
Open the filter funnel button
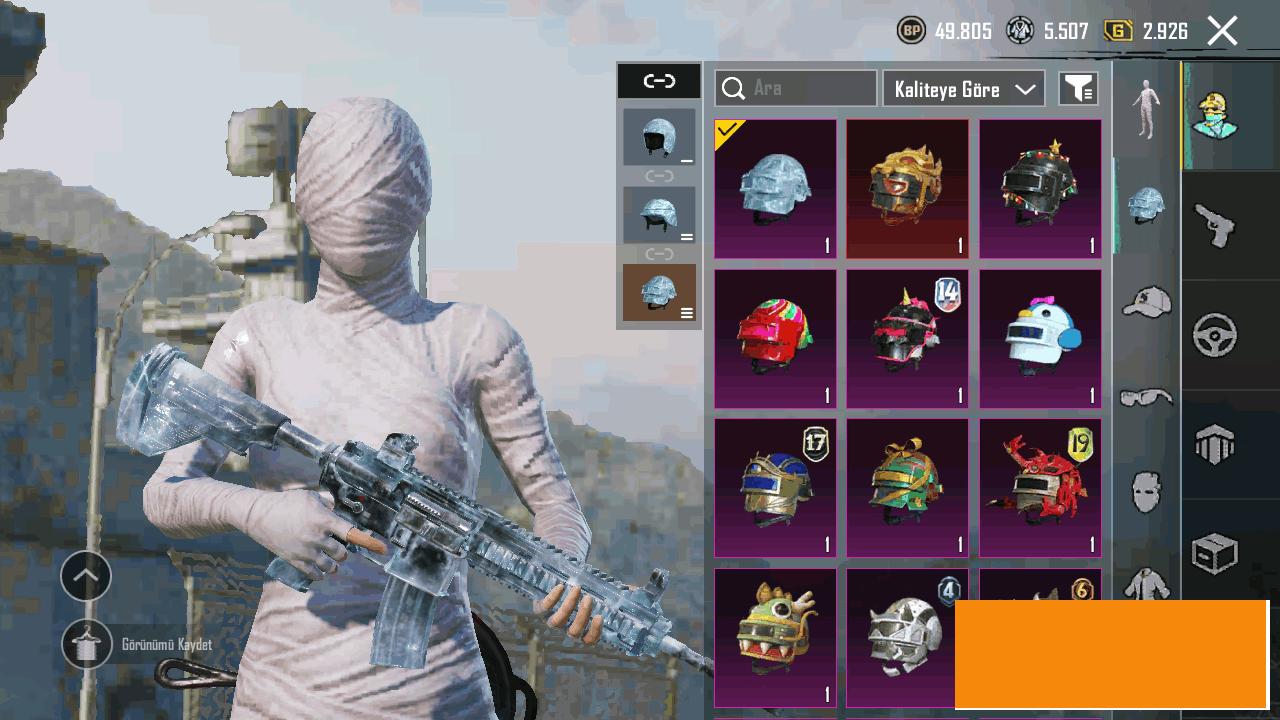pyautogui.click(x=1078, y=89)
